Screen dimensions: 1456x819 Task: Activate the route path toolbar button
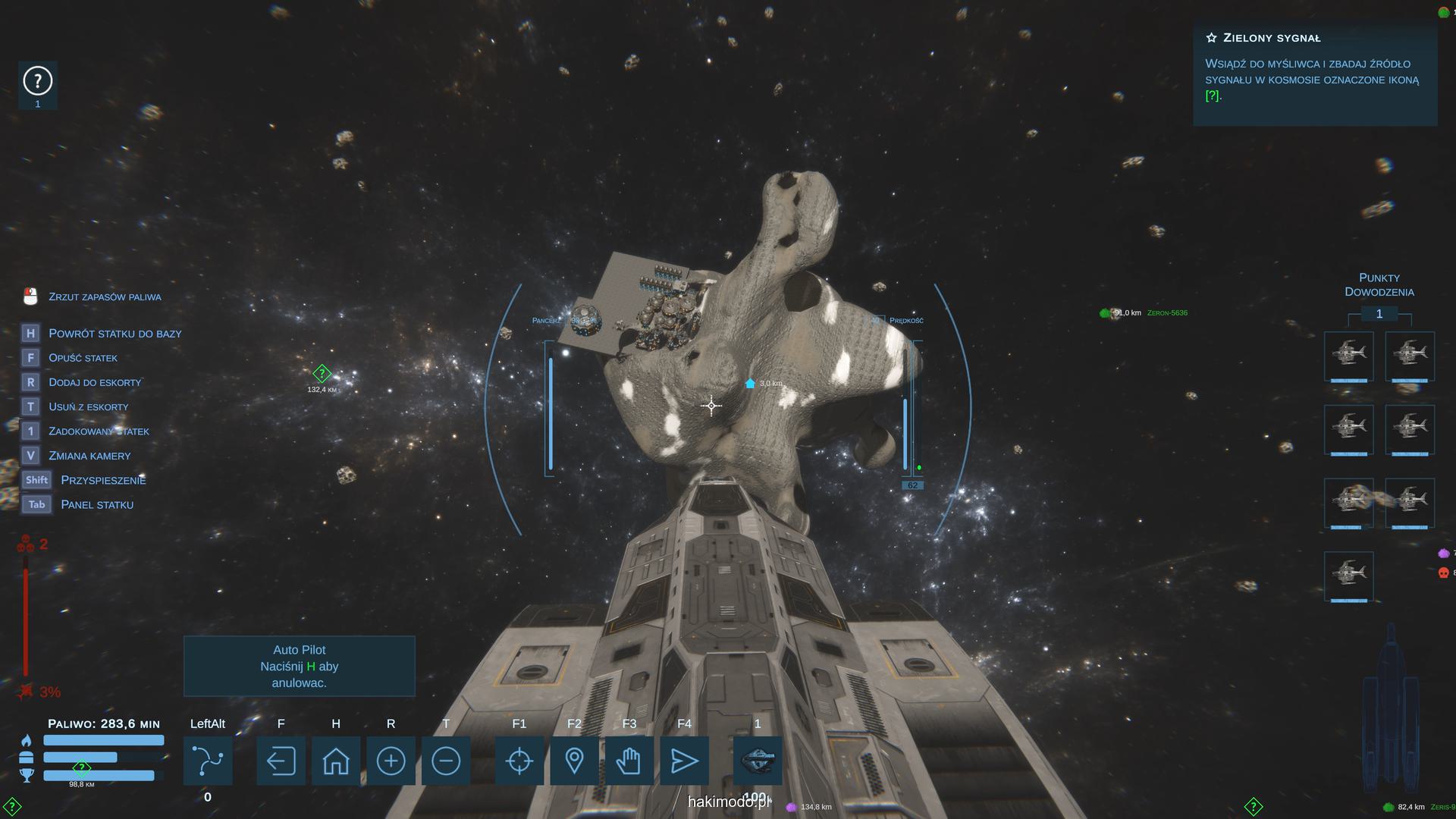(x=208, y=761)
